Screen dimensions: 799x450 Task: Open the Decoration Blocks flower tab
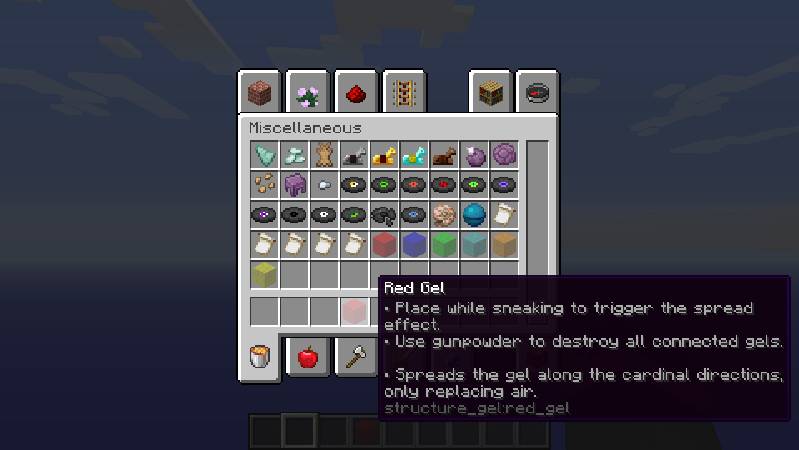(307, 93)
